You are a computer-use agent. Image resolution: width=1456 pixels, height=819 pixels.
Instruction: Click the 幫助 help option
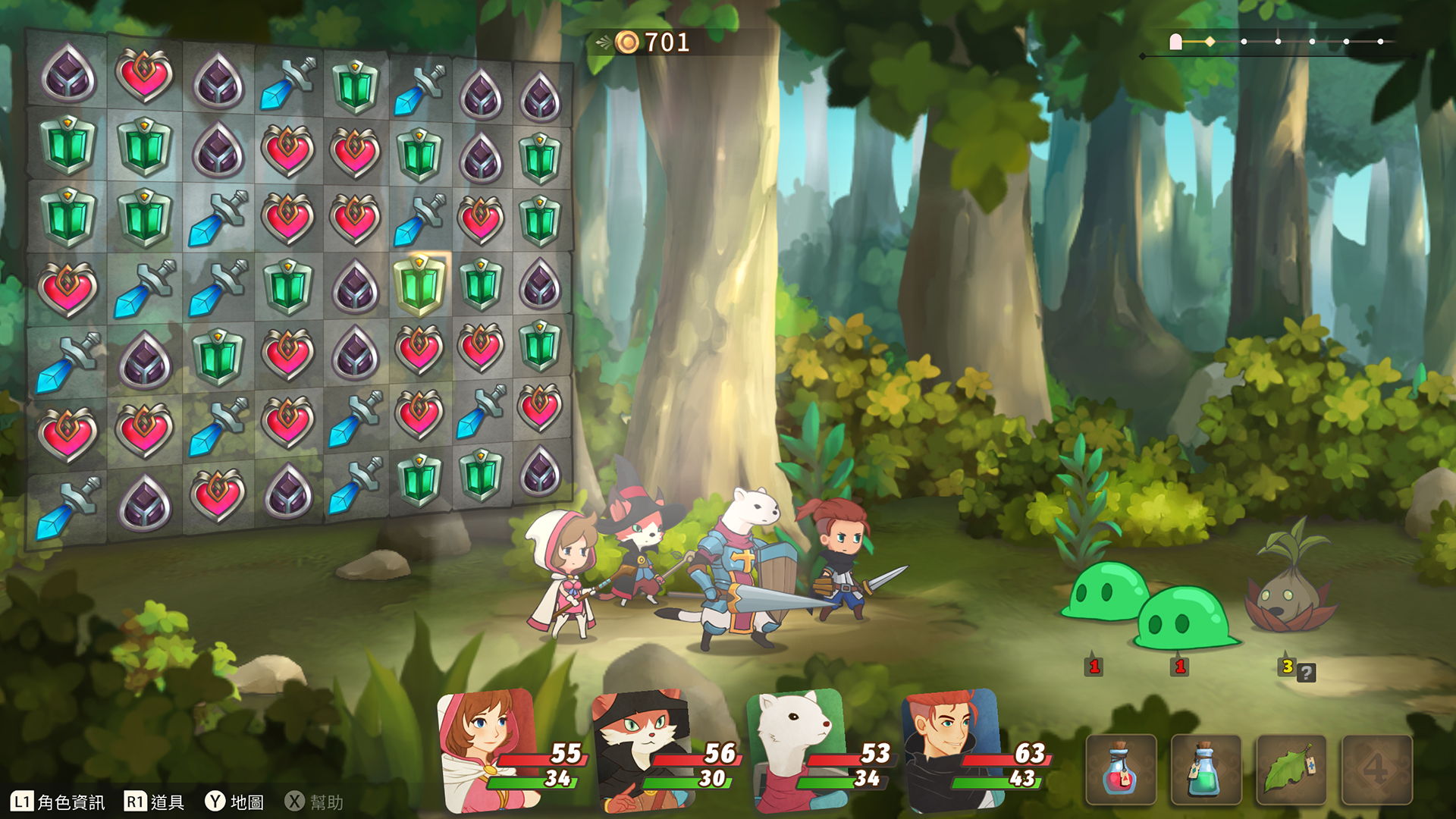pyautogui.click(x=326, y=799)
